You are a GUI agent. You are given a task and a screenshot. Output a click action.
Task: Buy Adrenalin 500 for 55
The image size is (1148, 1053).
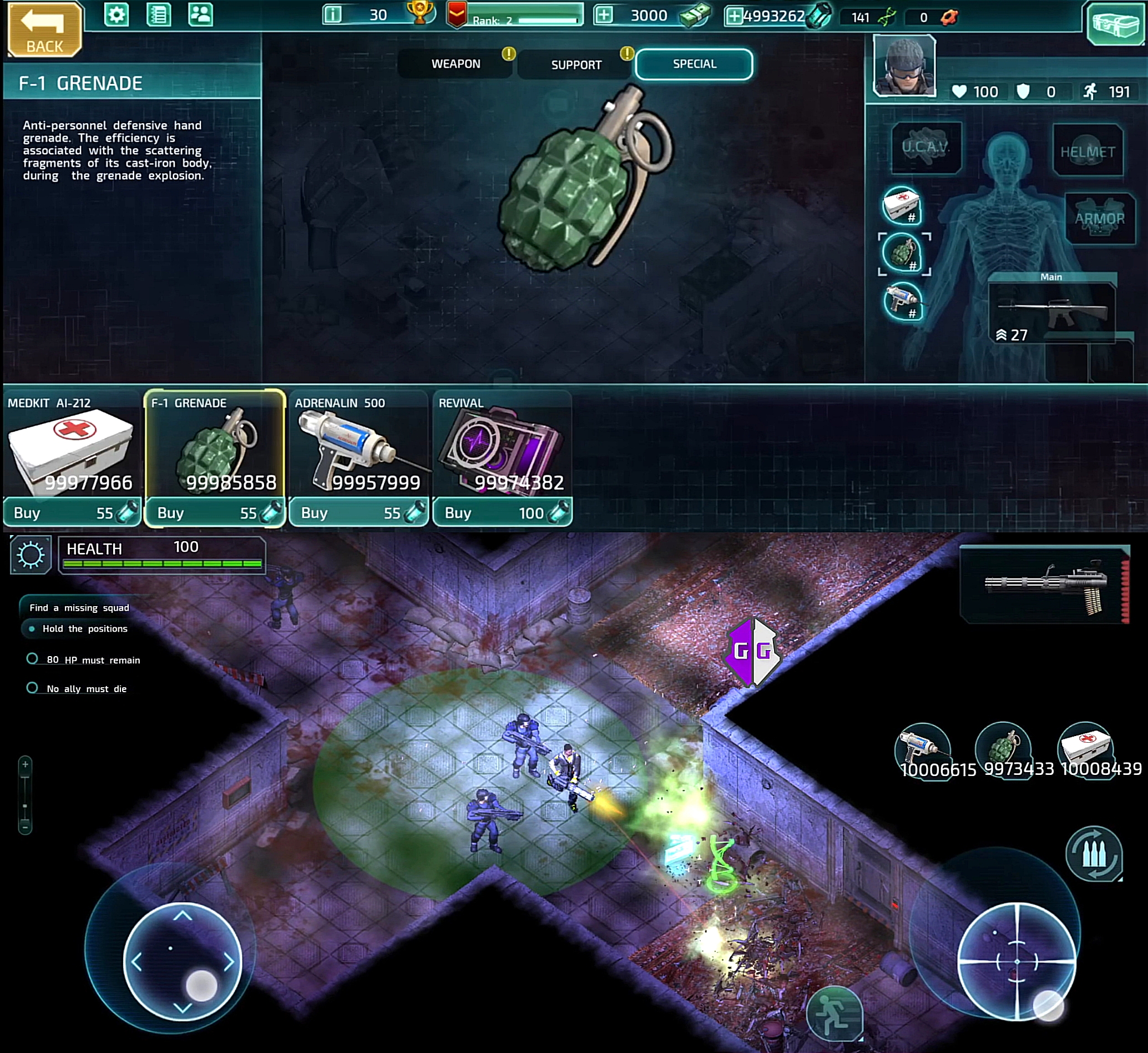tap(359, 513)
